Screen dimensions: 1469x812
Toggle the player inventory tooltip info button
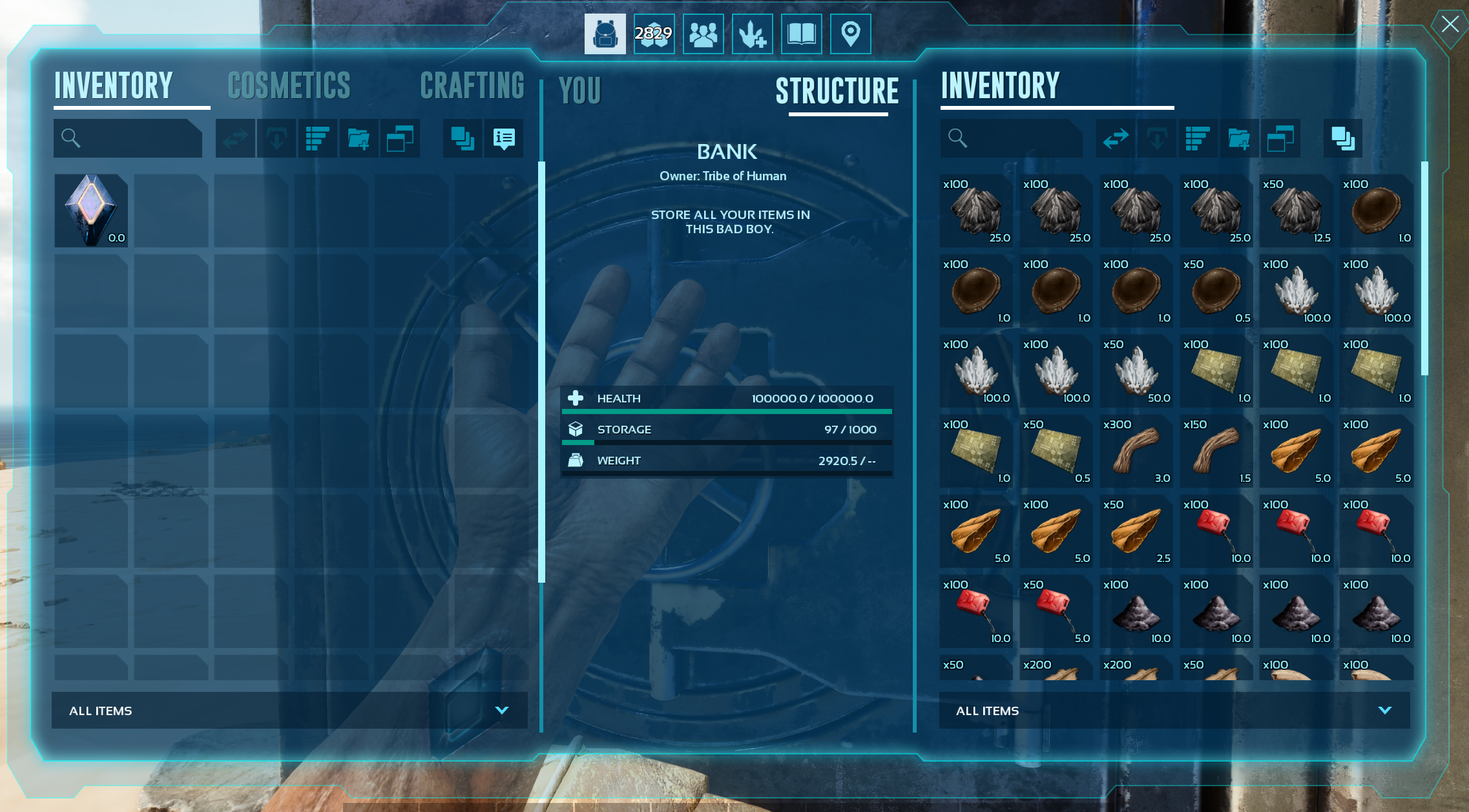pos(504,138)
